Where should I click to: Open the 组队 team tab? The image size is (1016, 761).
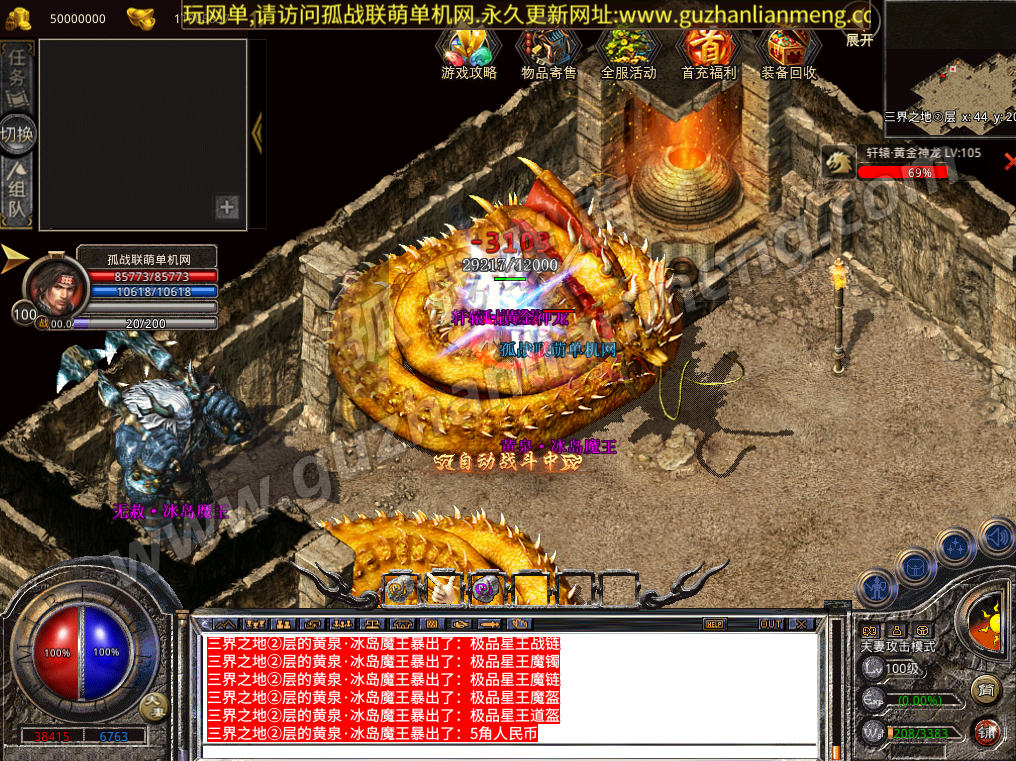click(x=18, y=190)
